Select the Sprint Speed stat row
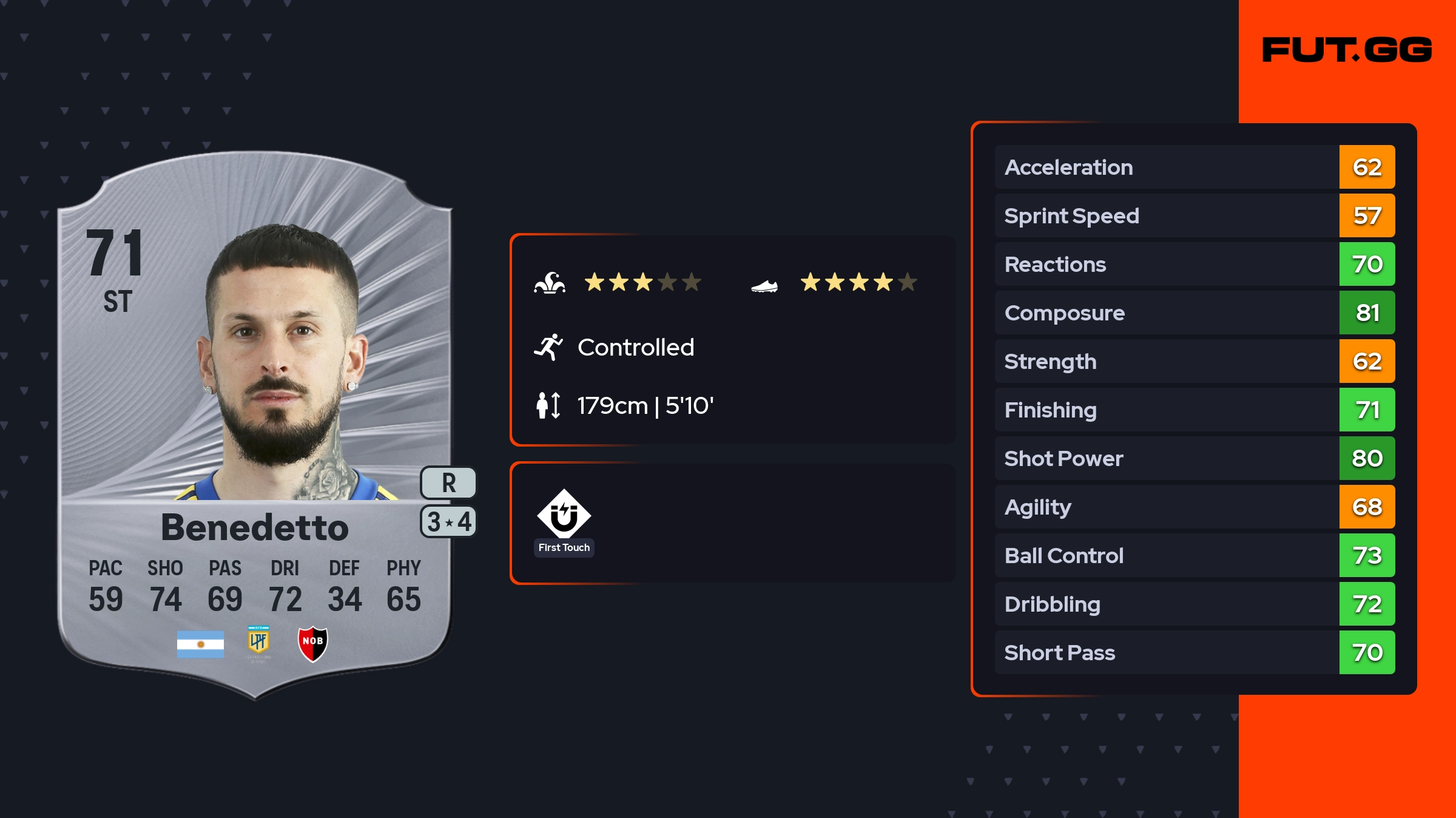 pos(1194,215)
